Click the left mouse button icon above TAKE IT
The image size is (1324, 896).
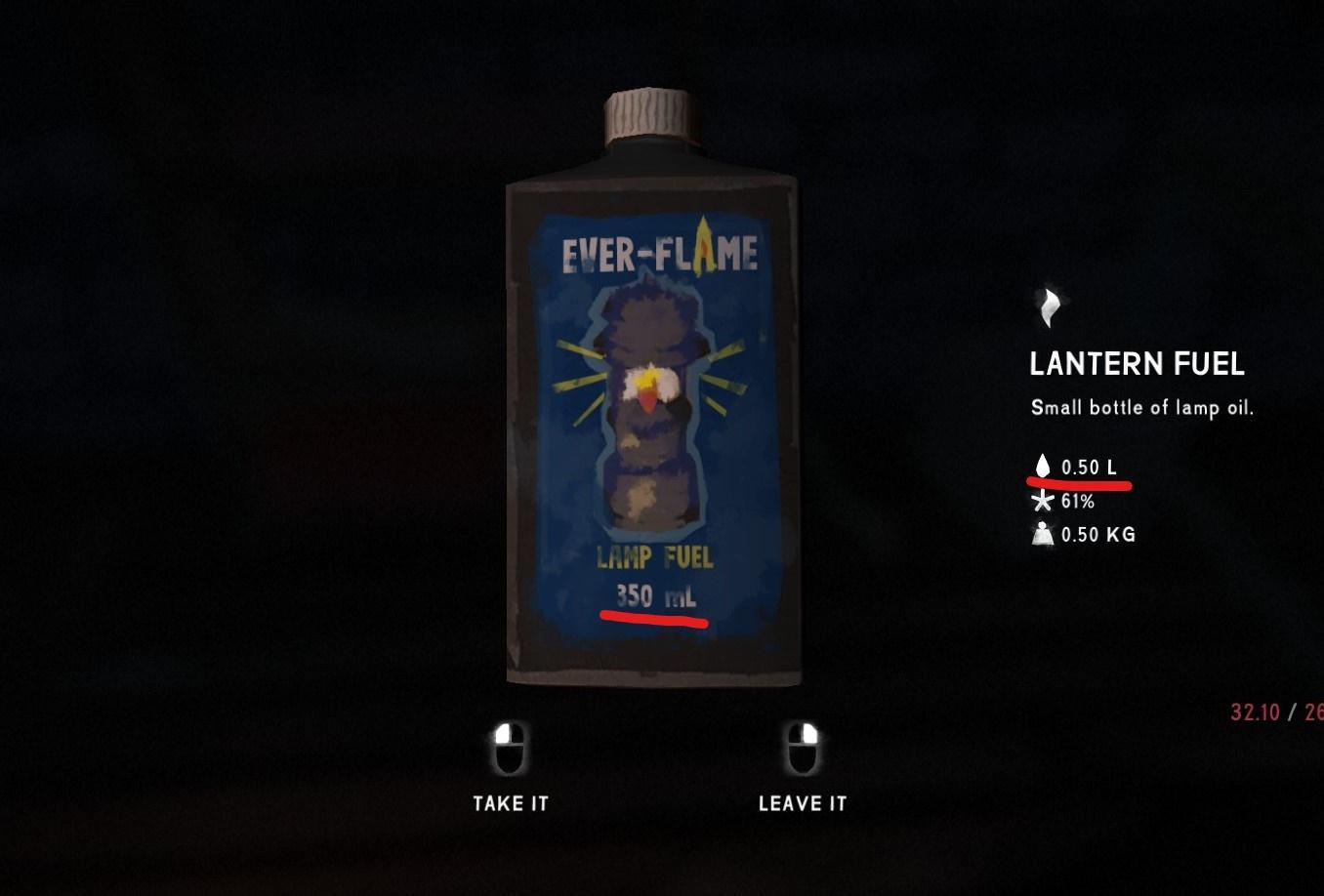point(511,747)
